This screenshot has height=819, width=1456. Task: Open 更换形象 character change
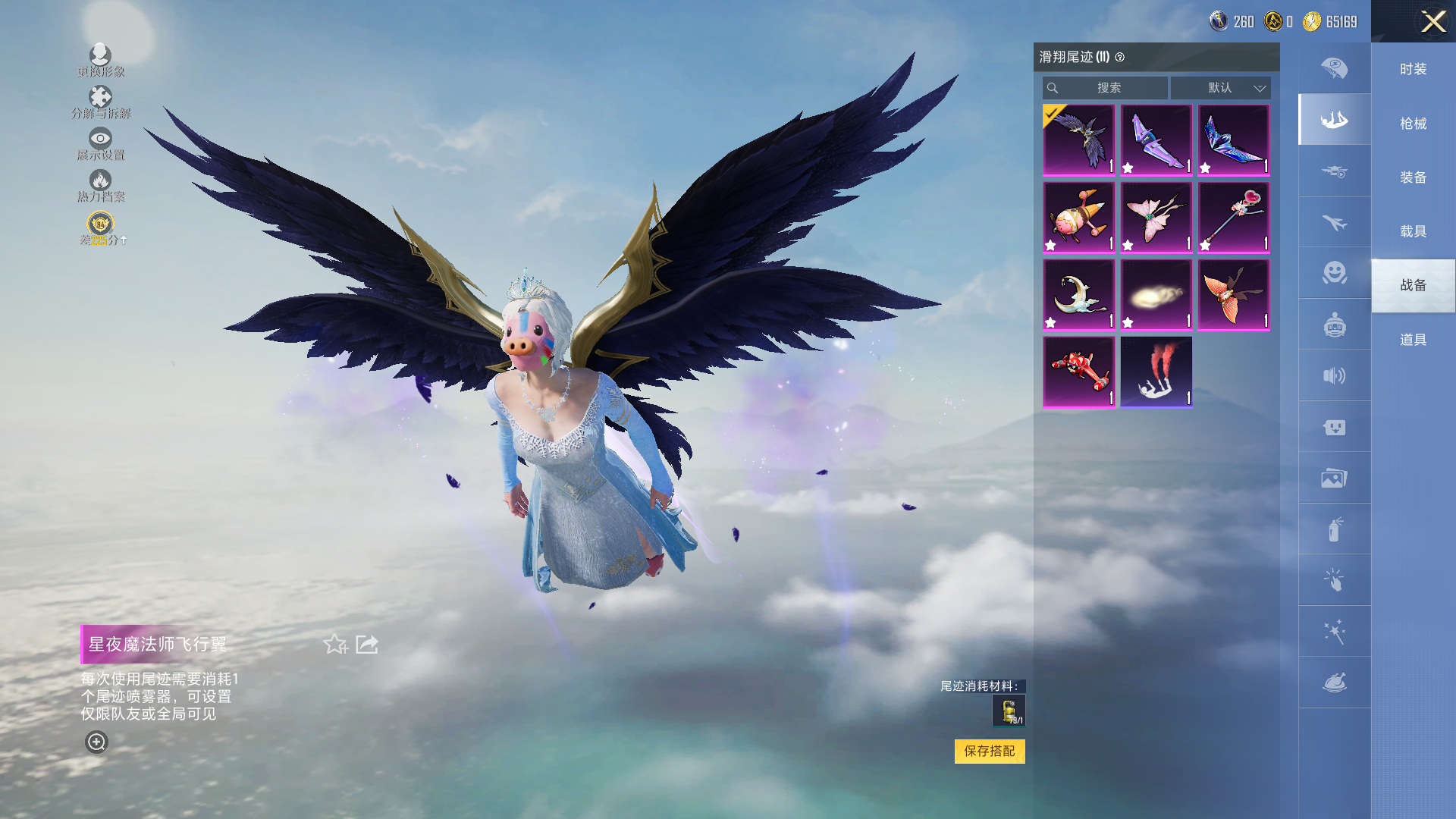(100, 60)
